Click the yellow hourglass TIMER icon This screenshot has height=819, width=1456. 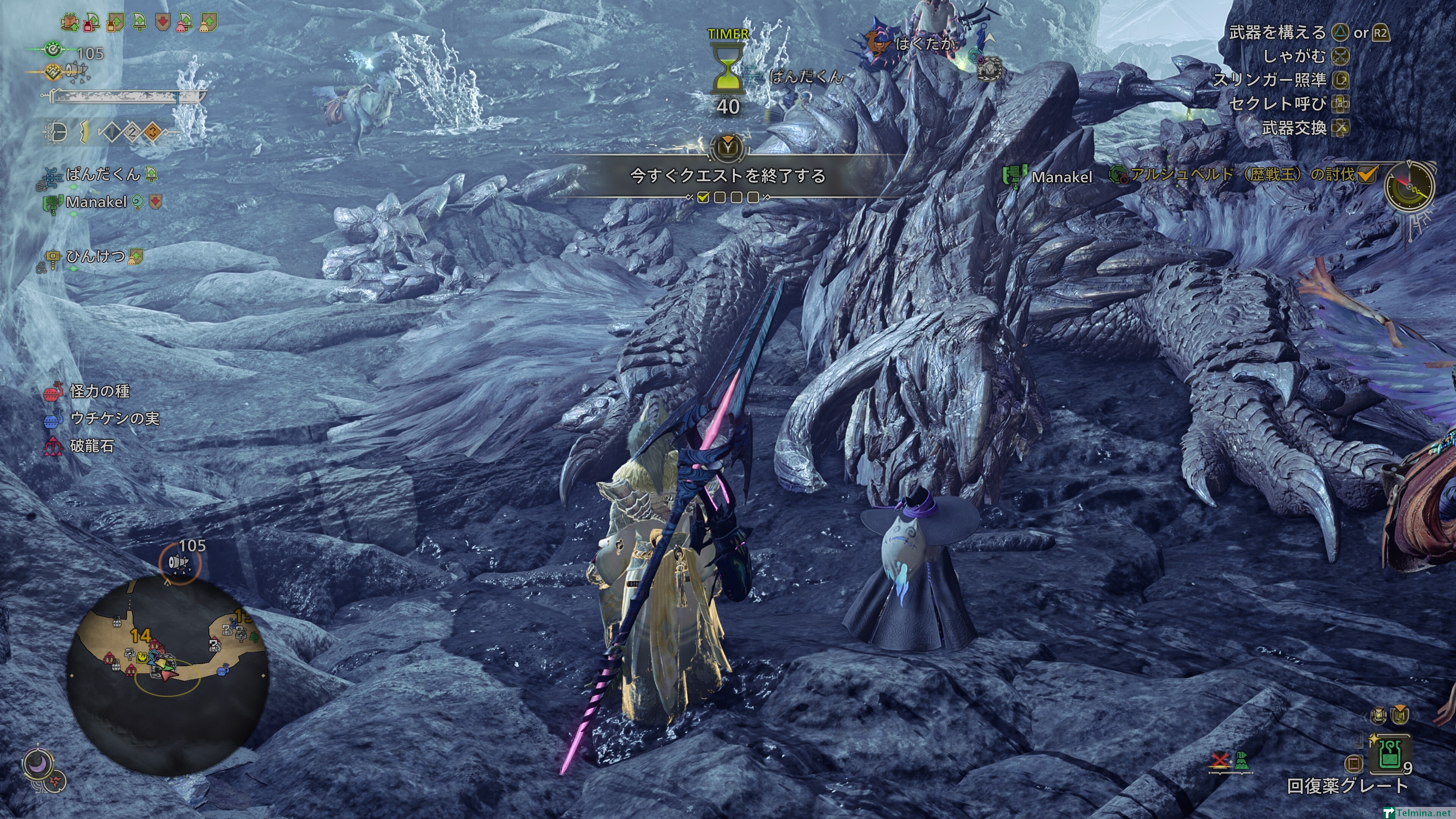click(728, 69)
